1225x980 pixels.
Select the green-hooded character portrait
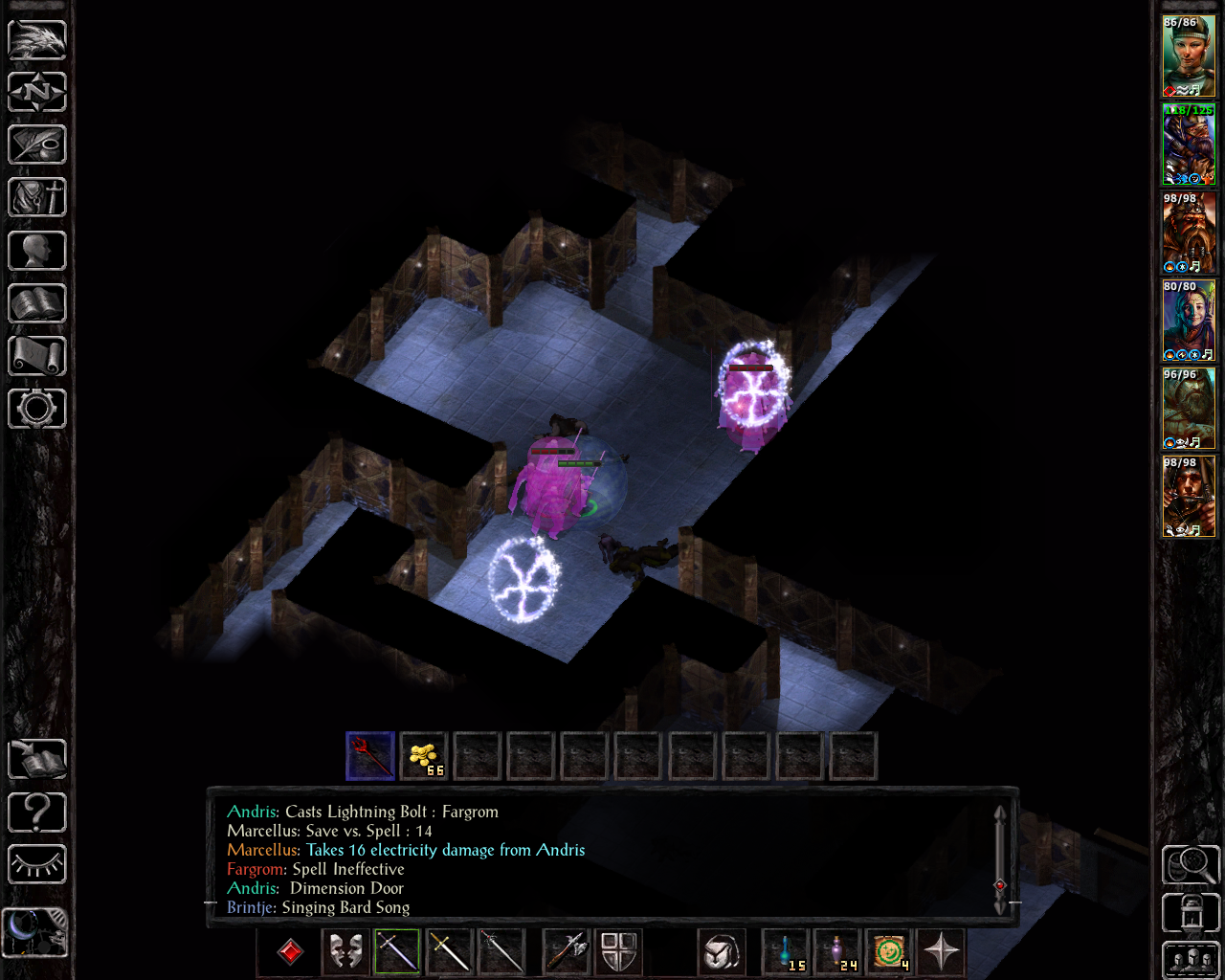click(x=1189, y=56)
